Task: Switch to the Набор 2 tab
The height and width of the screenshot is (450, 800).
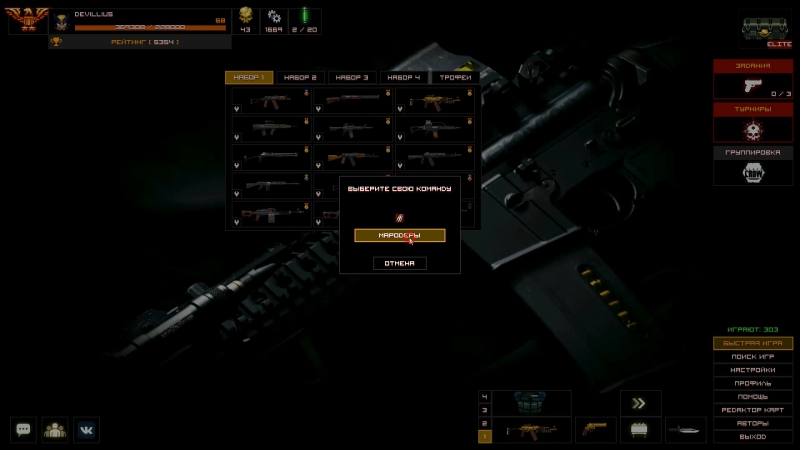Action: pyautogui.click(x=300, y=77)
